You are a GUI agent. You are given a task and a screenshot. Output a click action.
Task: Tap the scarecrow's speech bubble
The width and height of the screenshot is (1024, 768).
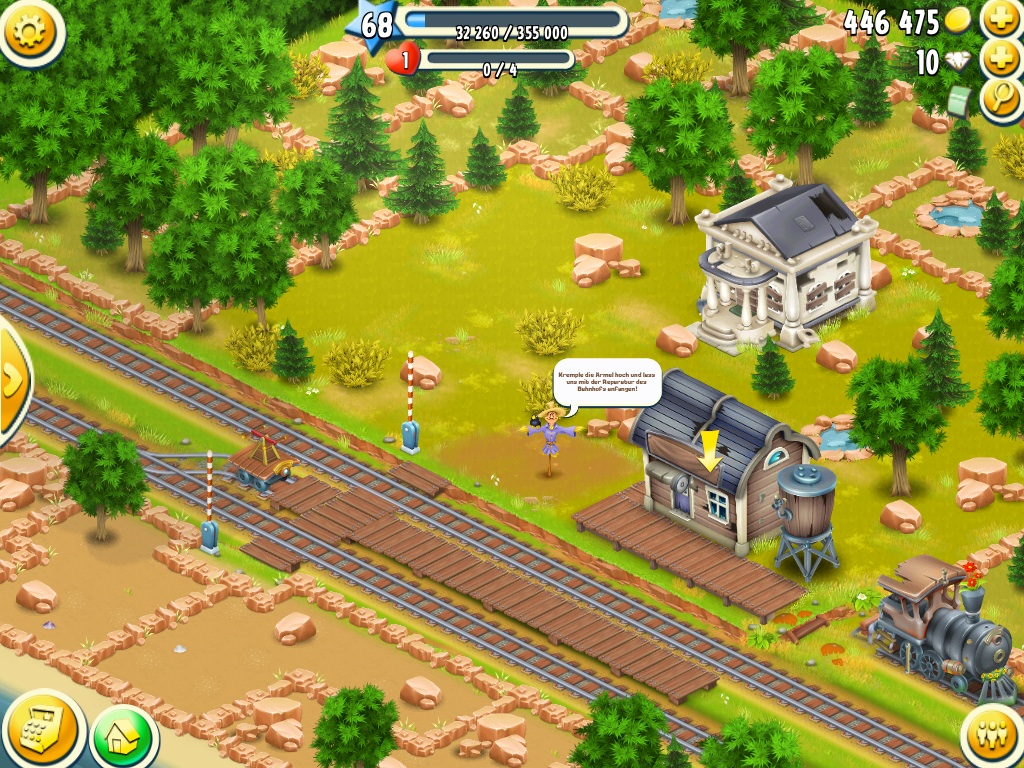tap(607, 382)
